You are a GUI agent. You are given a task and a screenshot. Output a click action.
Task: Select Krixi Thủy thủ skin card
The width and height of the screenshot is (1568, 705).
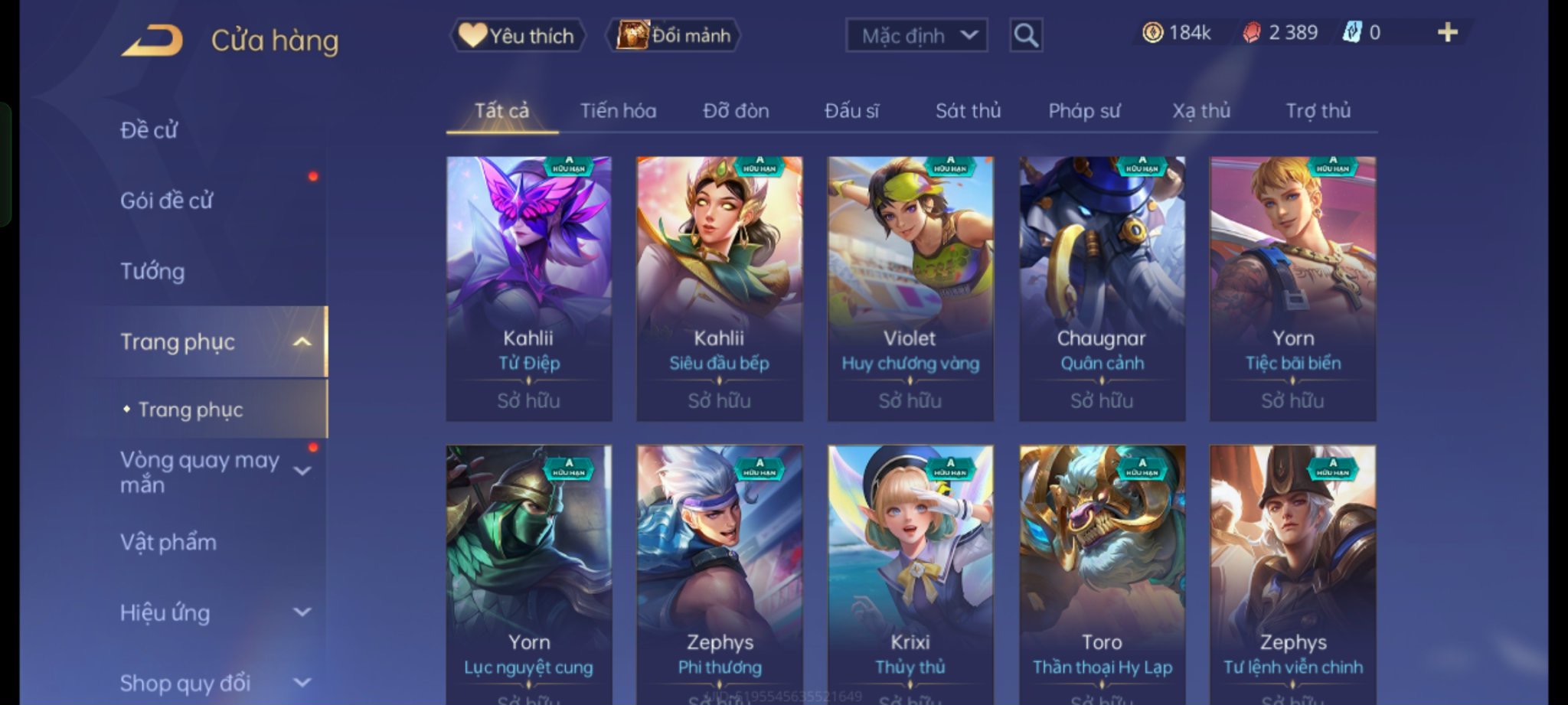point(910,574)
